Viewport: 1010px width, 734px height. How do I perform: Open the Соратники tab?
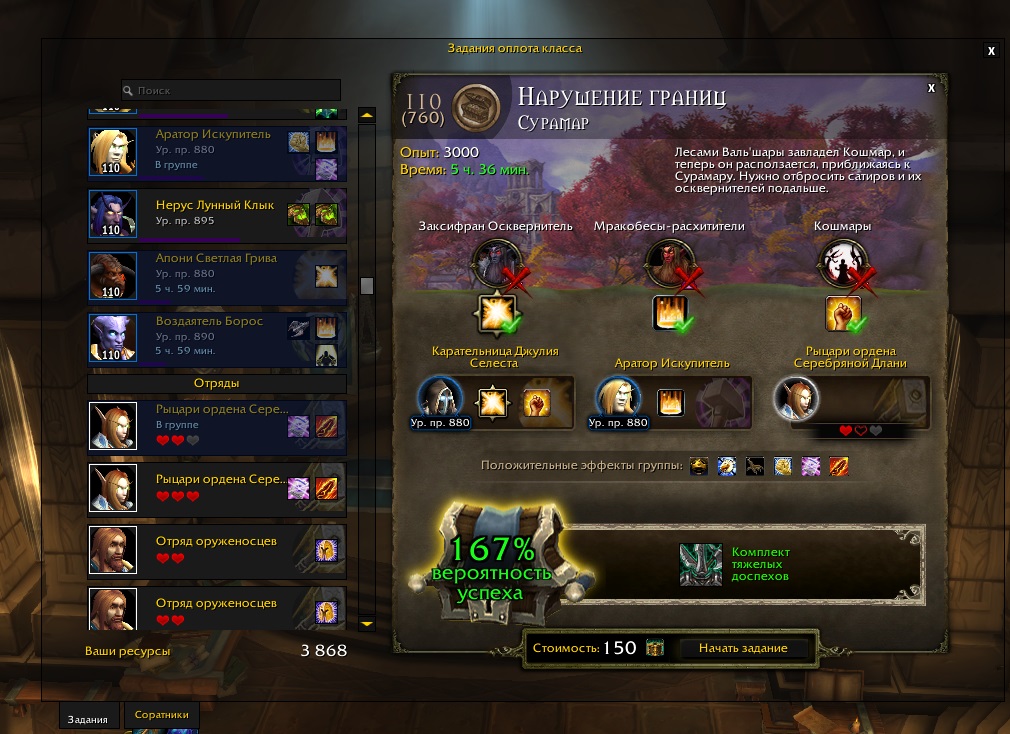tap(161, 716)
